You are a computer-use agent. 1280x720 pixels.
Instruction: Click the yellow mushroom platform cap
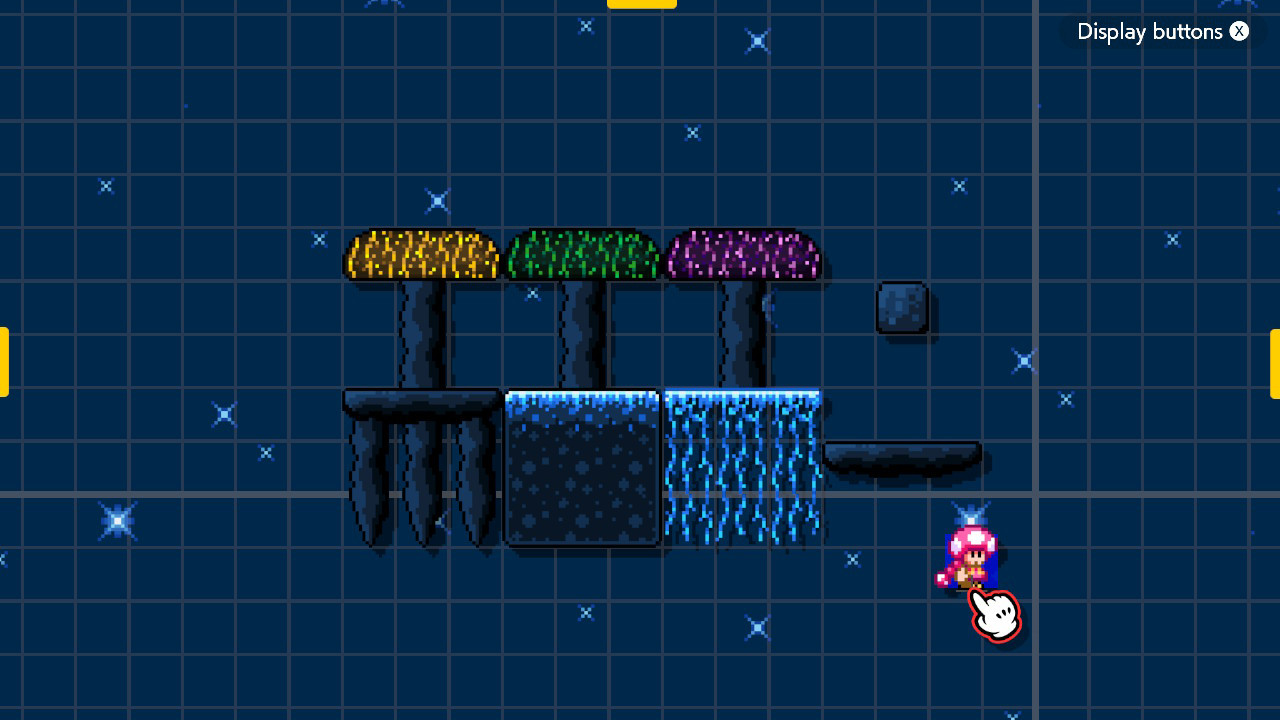422,255
